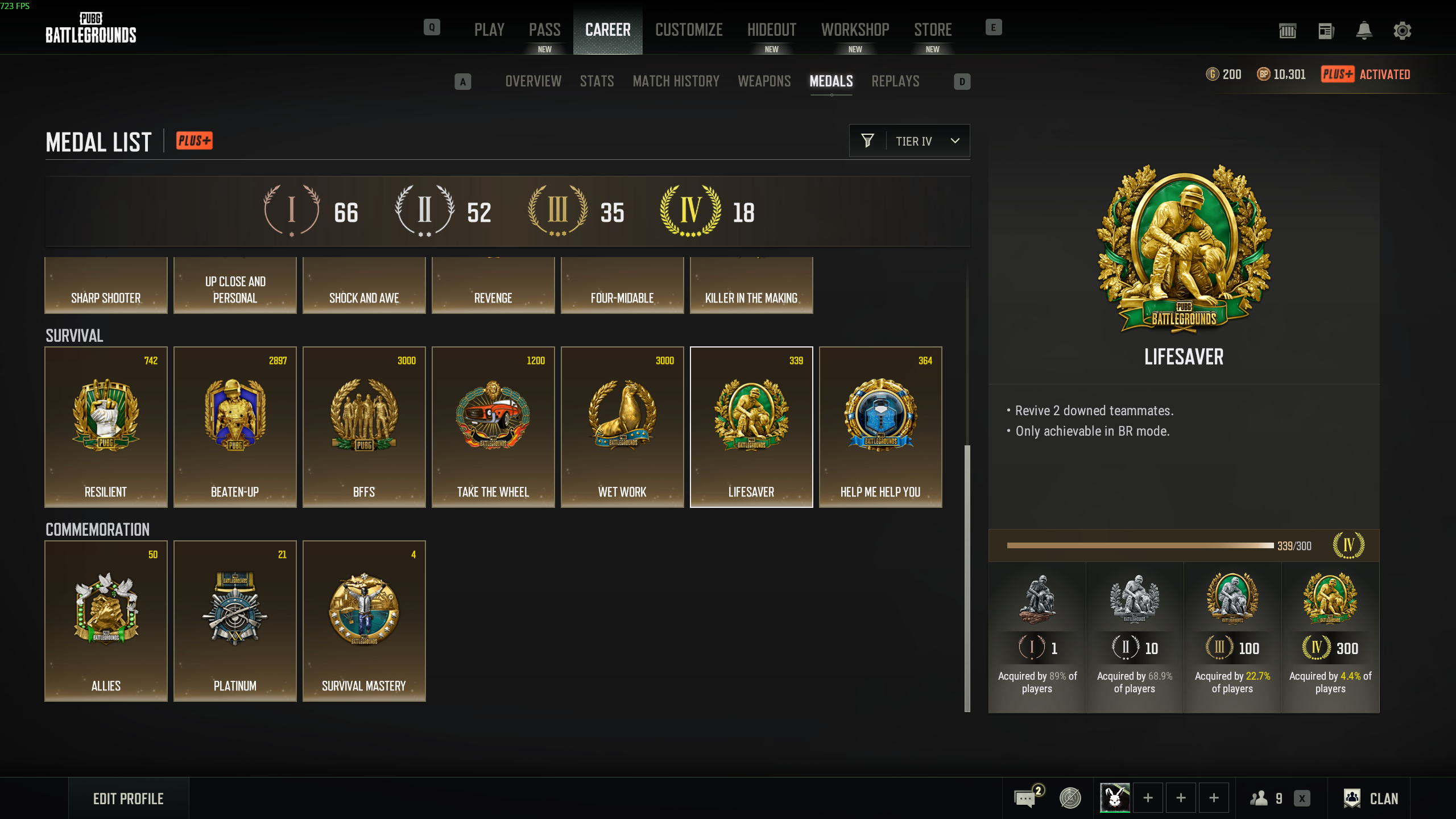
Task: Open the Play menu
Action: [x=489, y=30]
